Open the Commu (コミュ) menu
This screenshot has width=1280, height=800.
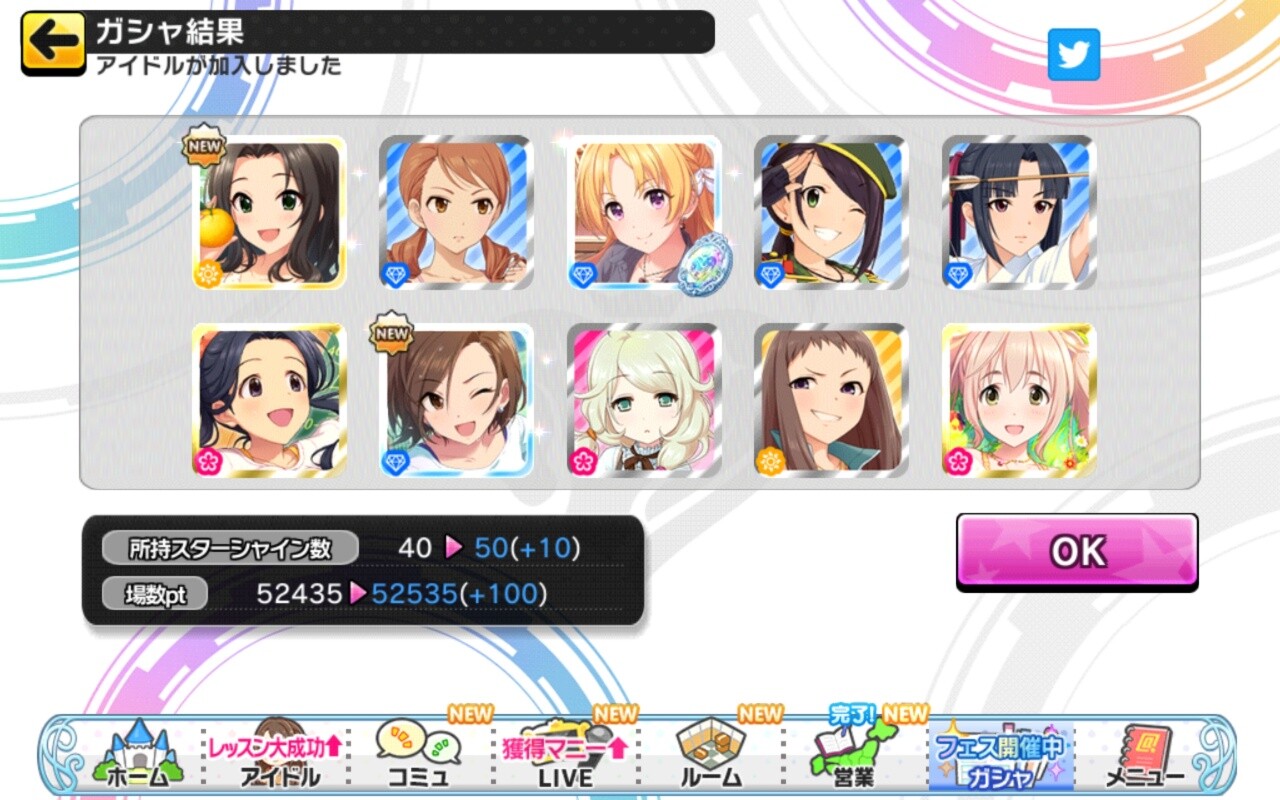[418, 755]
